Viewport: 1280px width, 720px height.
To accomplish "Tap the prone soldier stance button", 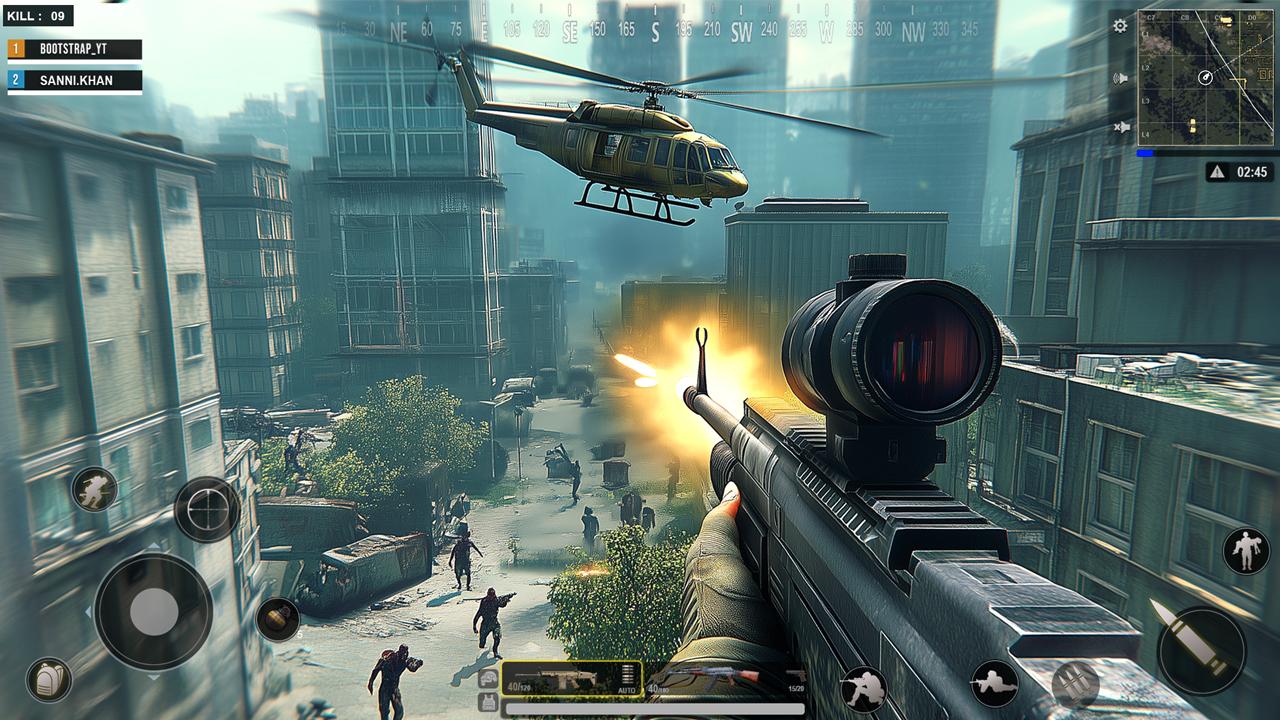I will click(994, 684).
